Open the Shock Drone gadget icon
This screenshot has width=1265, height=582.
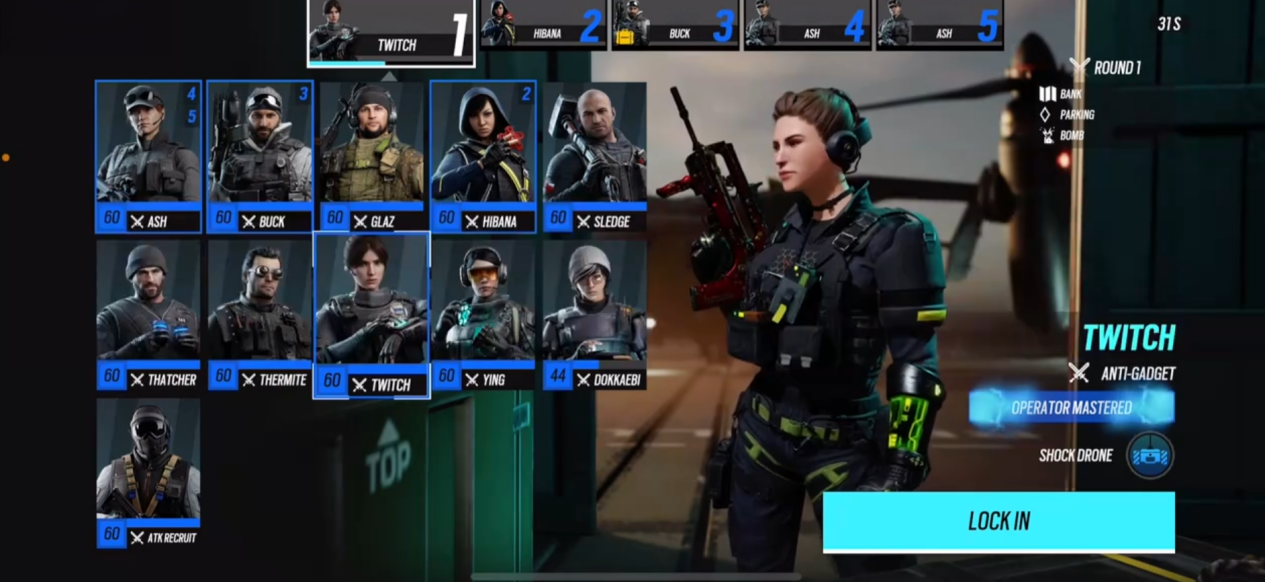click(x=1149, y=455)
